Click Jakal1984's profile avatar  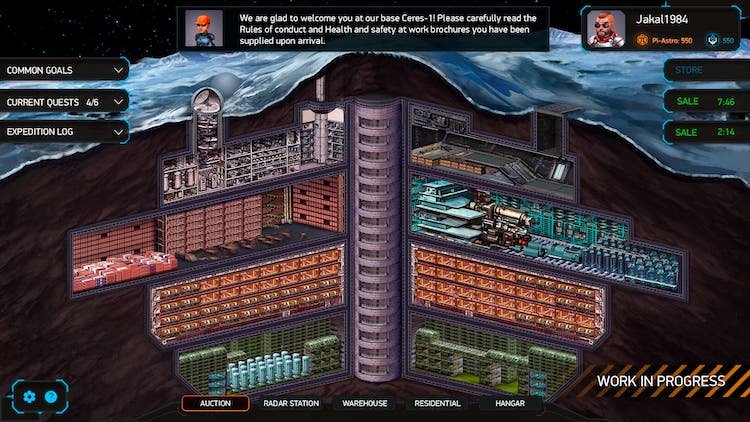[606, 29]
